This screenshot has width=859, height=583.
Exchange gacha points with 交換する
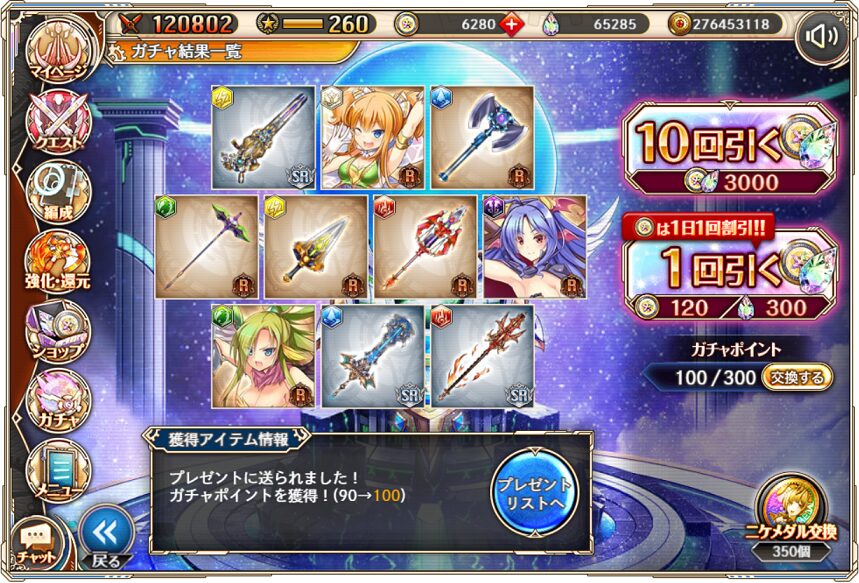(x=798, y=377)
